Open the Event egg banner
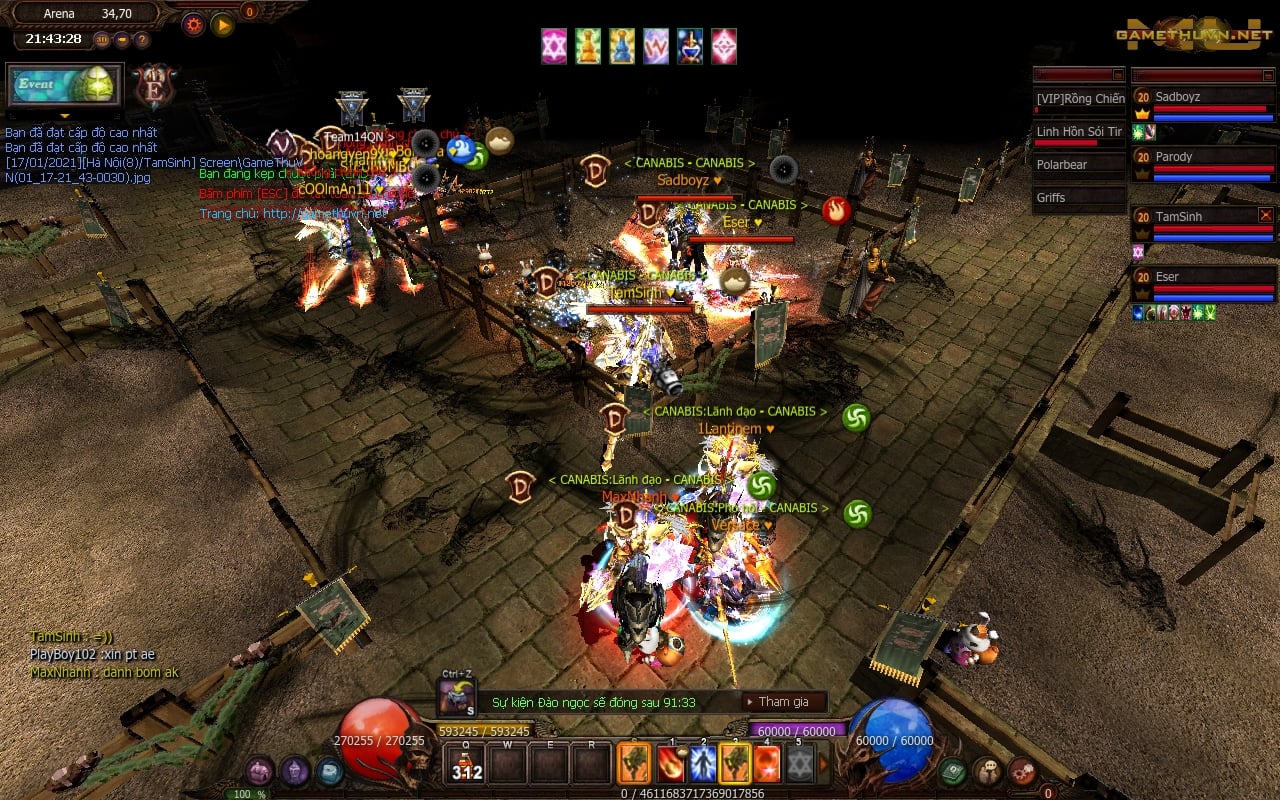1280x800 pixels. point(65,85)
